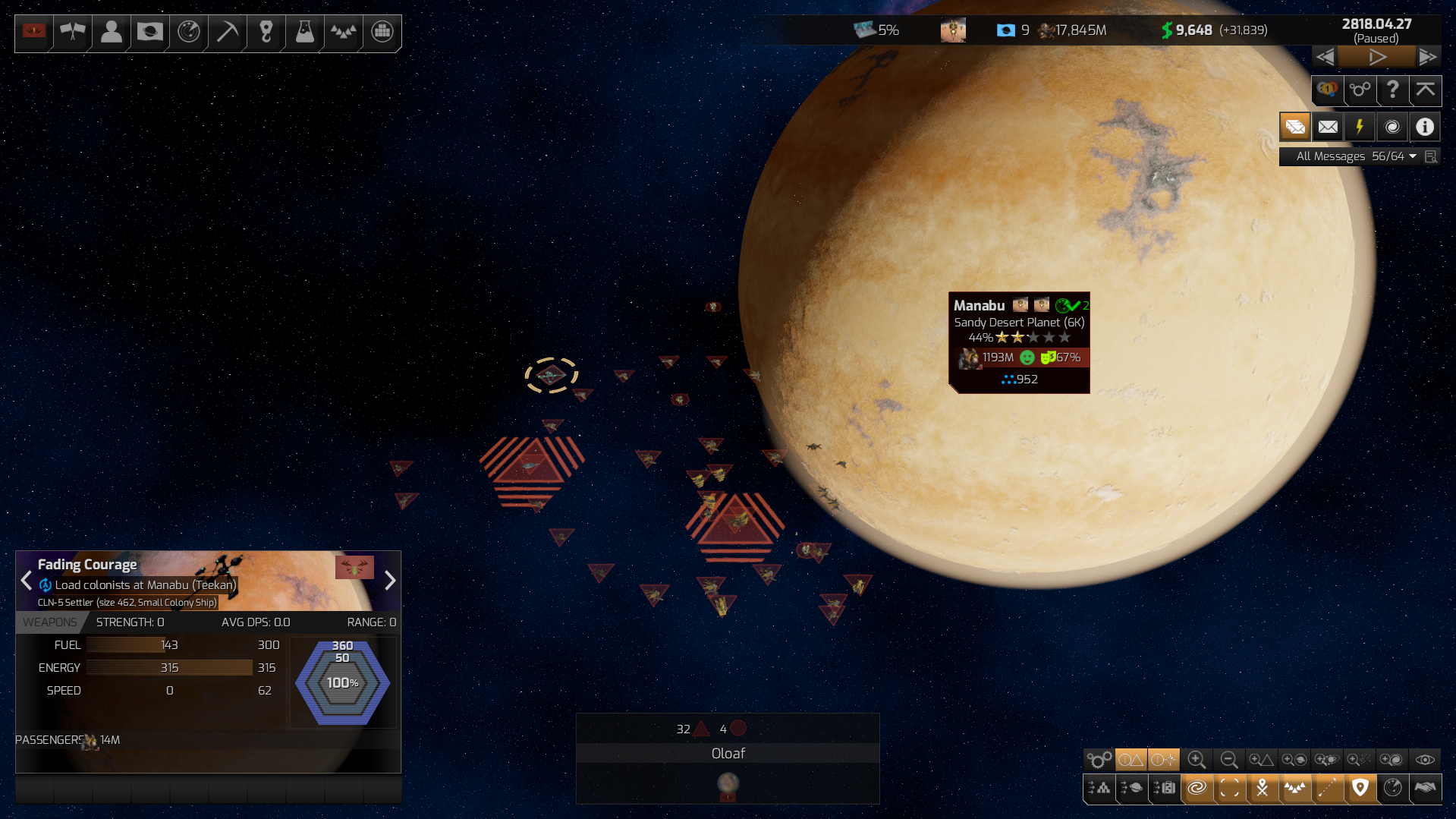
Task: Zoom in with the plus magnifier
Action: [x=1197, y=760]
